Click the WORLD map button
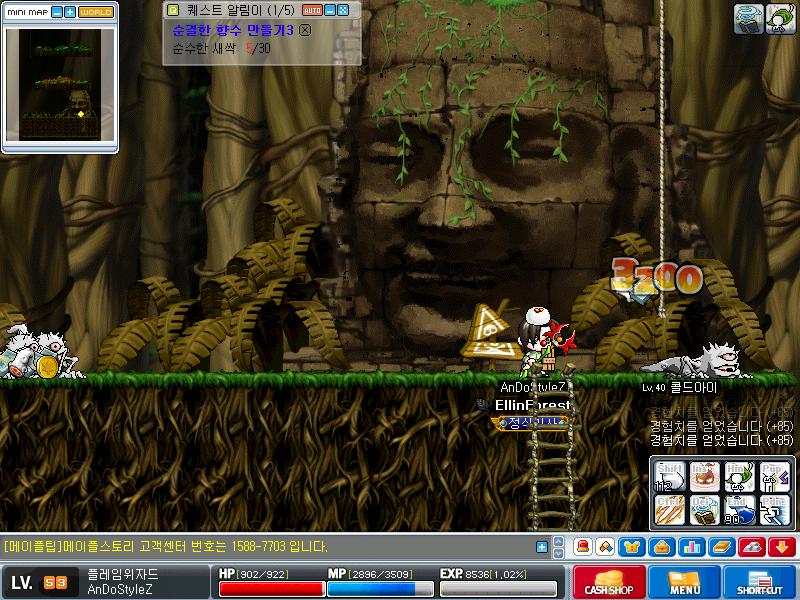The image size is (800, 600). point(96,12)
